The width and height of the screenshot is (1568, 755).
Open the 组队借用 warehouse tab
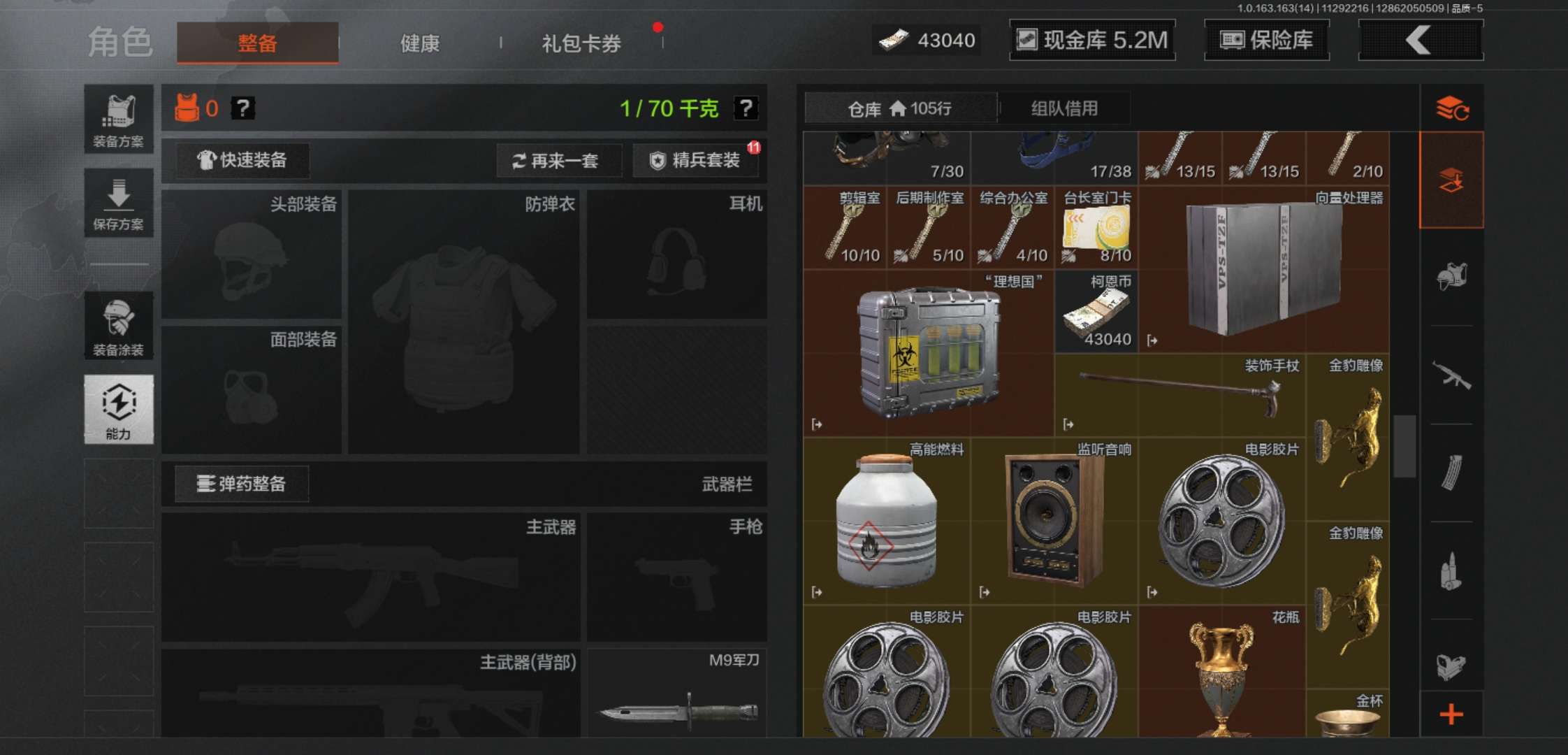coord(1065,108)
